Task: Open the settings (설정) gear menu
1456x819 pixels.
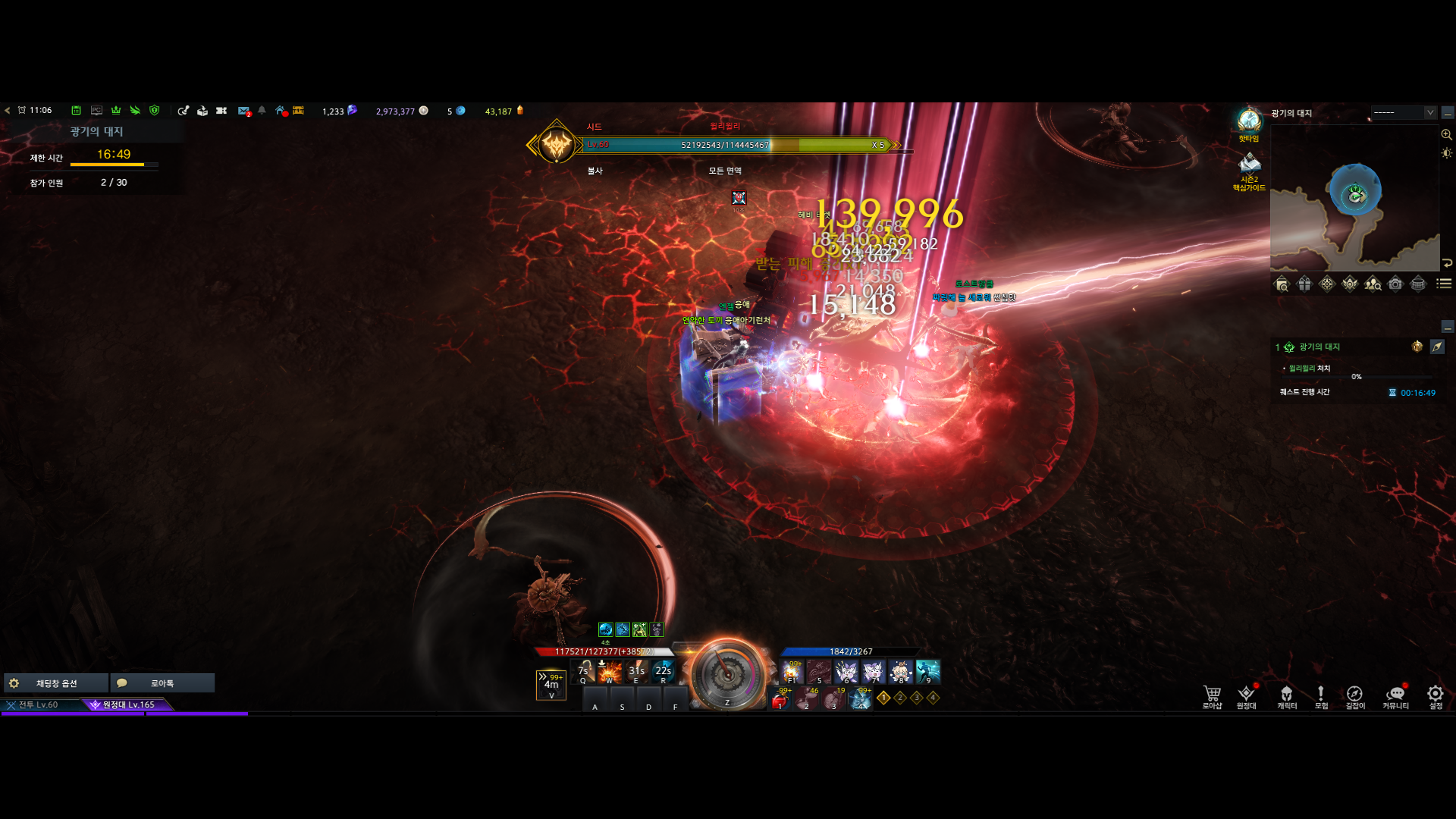Action: (1436, 696)
